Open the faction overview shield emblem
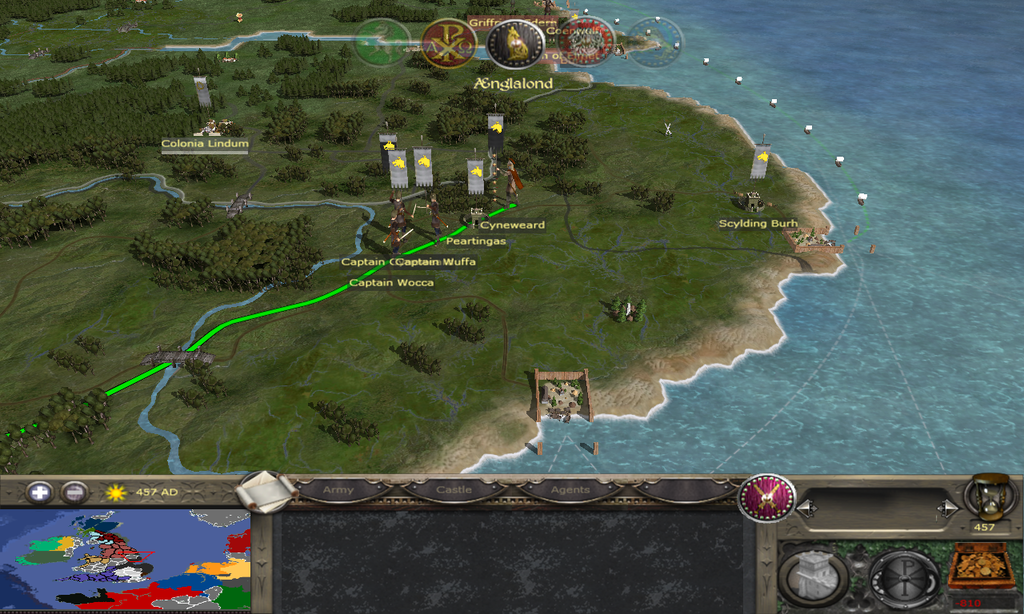1024x614 pixels. [x=767, y=497]
